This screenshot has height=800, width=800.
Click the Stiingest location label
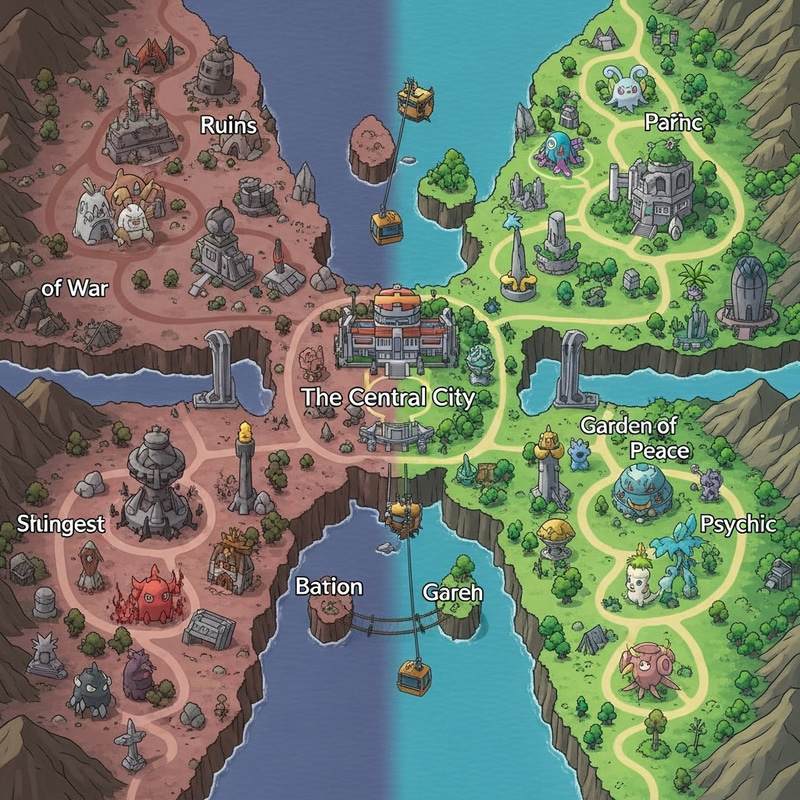click(61, 524)
